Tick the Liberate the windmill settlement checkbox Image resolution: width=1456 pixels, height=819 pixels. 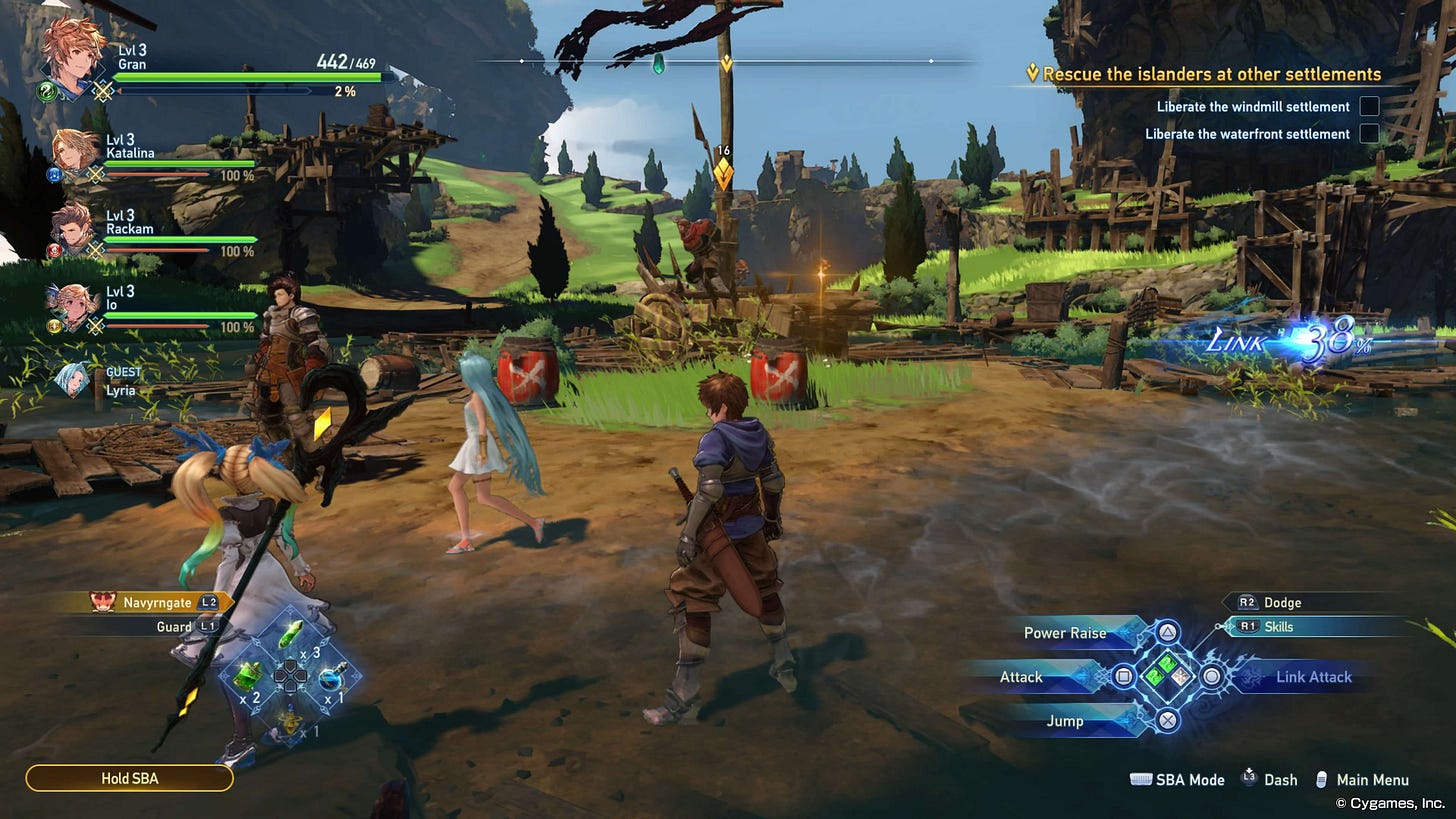tap(1369, 106)
